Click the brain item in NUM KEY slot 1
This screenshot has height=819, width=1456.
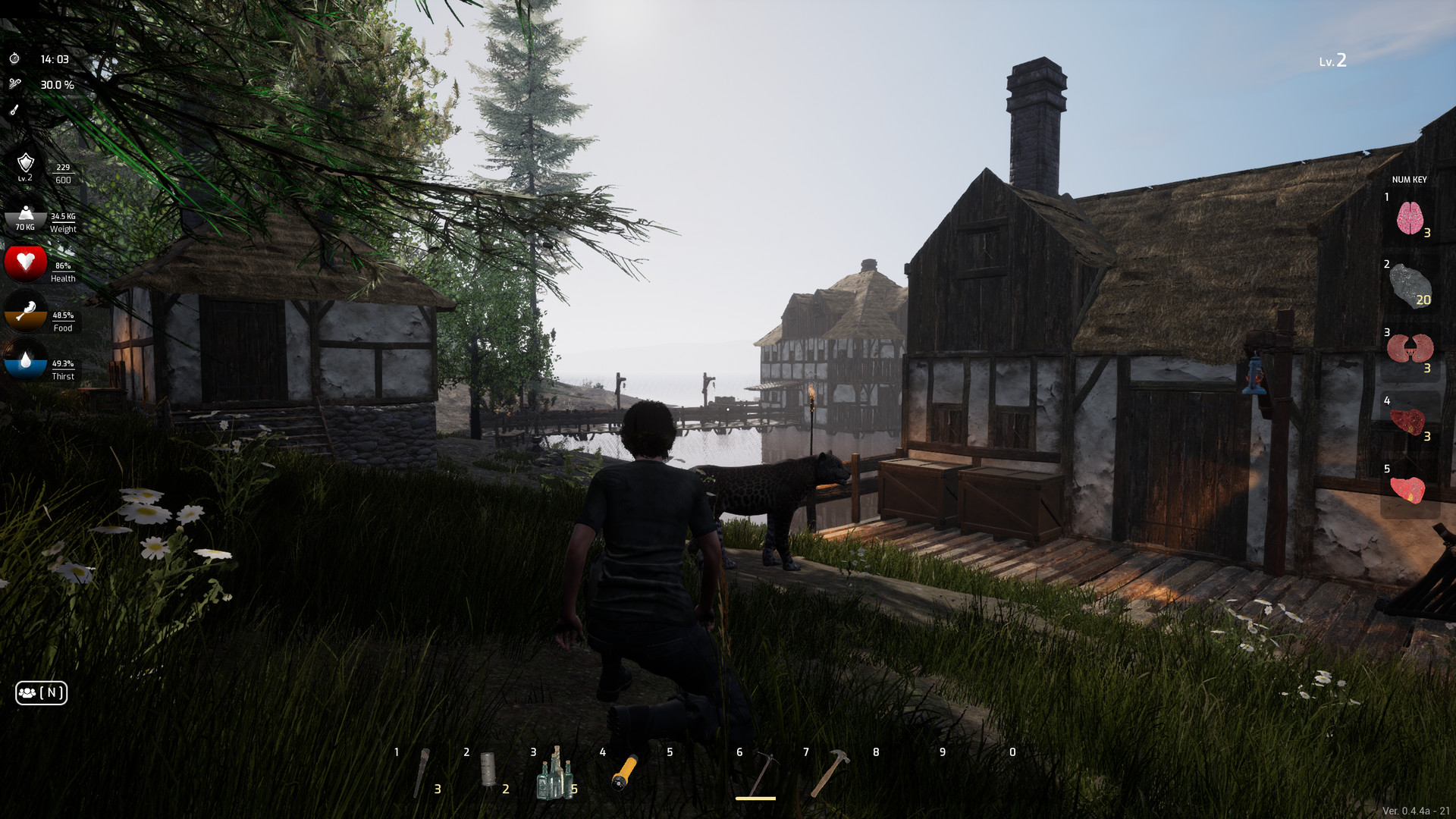[1412, 218]
